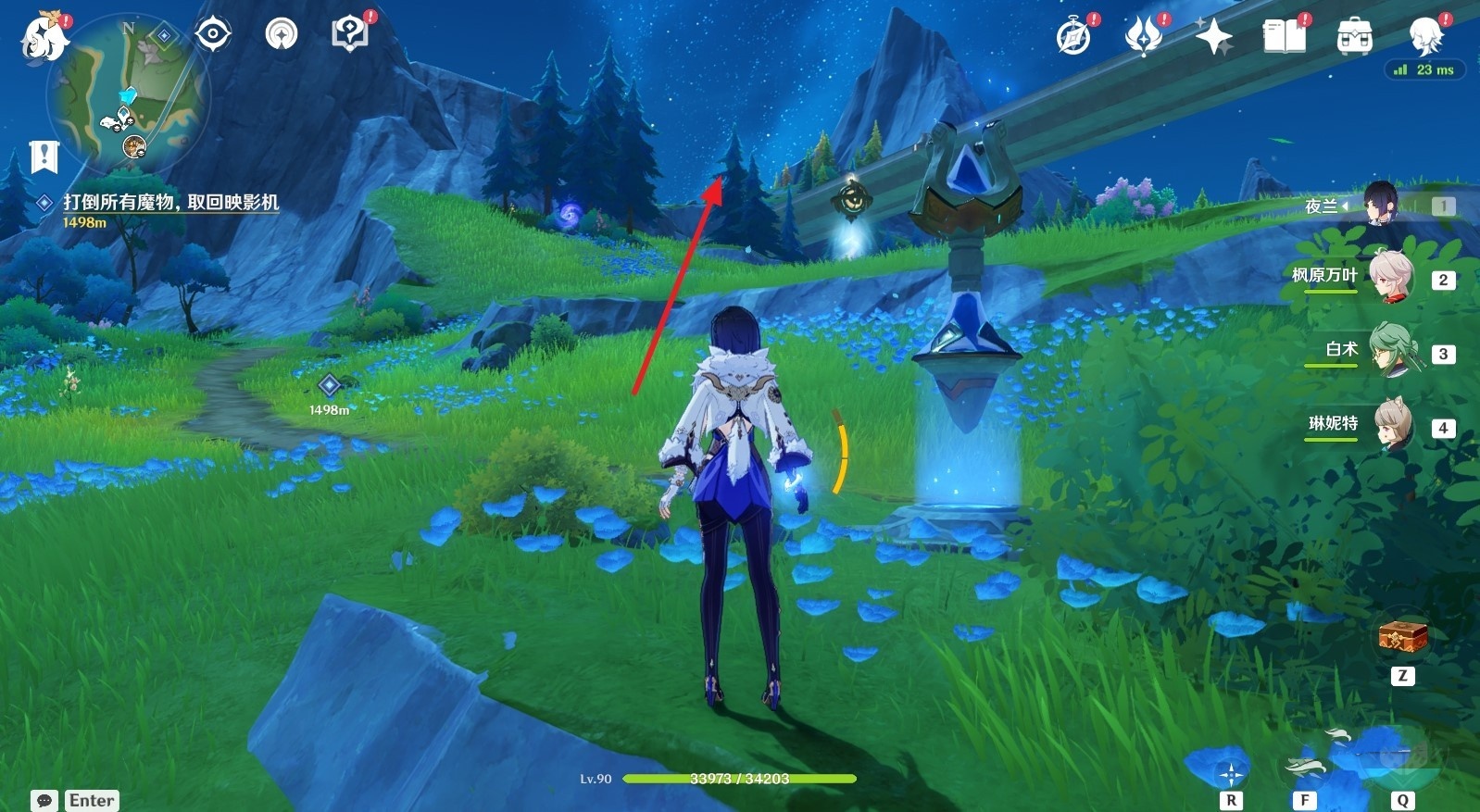This screenshot has width=1480, height=812.
Task: Open the chat speech bubble
Action: pyautogui.click(x=44, y=800)
